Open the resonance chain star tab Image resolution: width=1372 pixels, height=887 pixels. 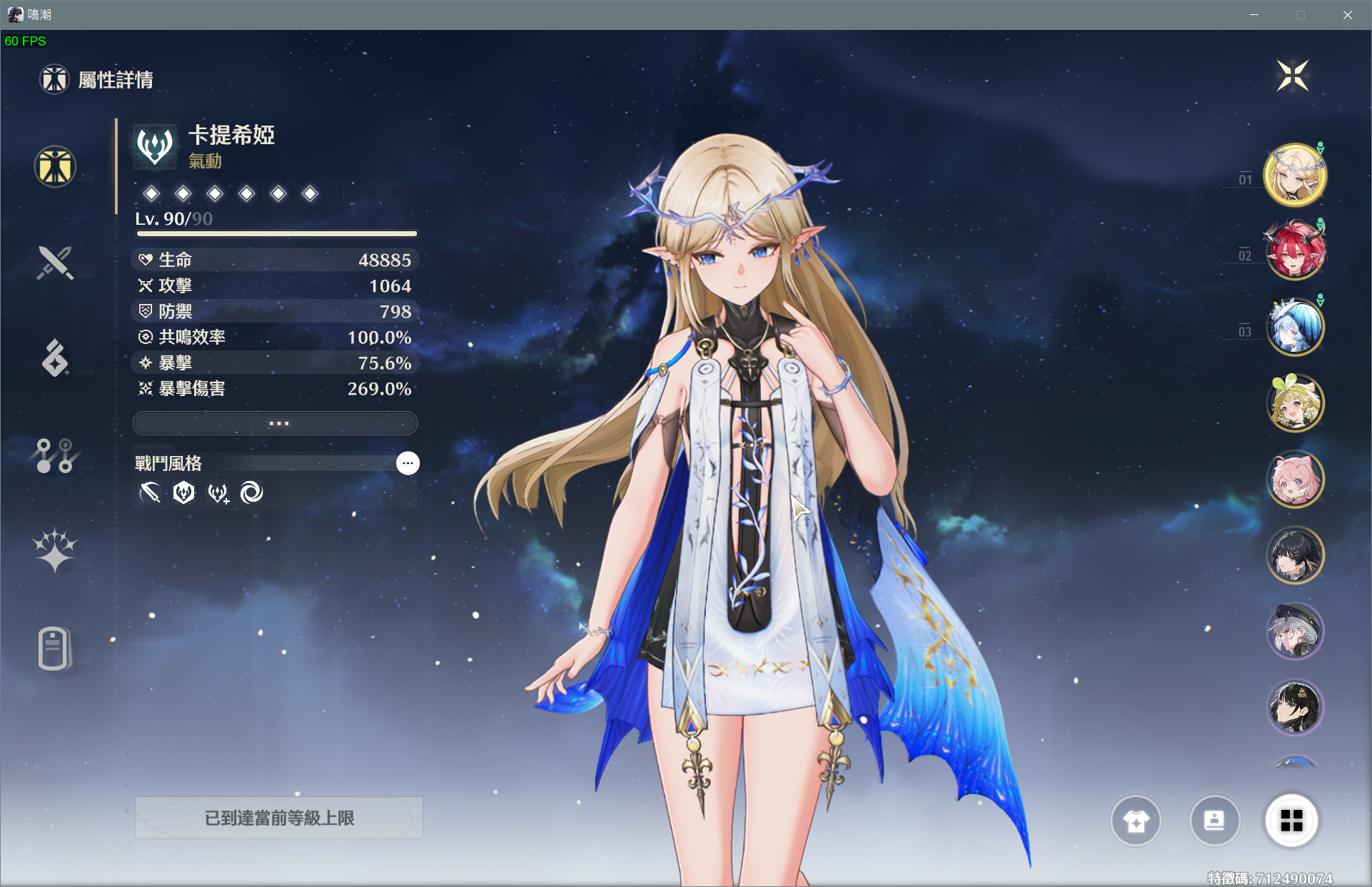(55, 550)
